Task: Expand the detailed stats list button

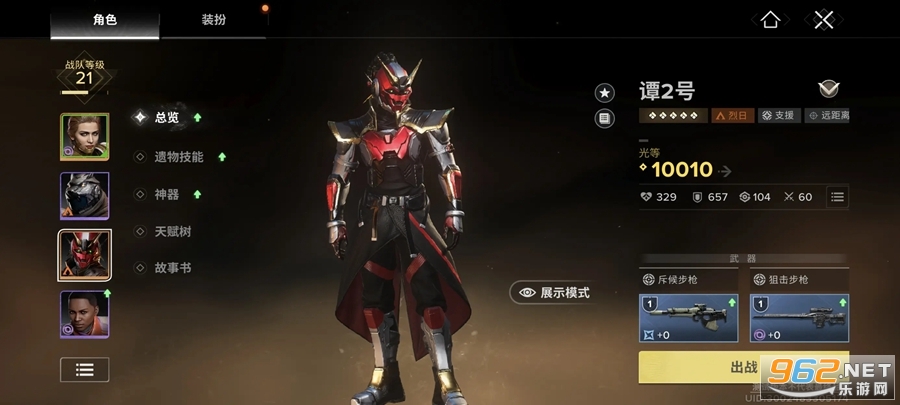Action: pyautogui.click(x=838, y=197)
